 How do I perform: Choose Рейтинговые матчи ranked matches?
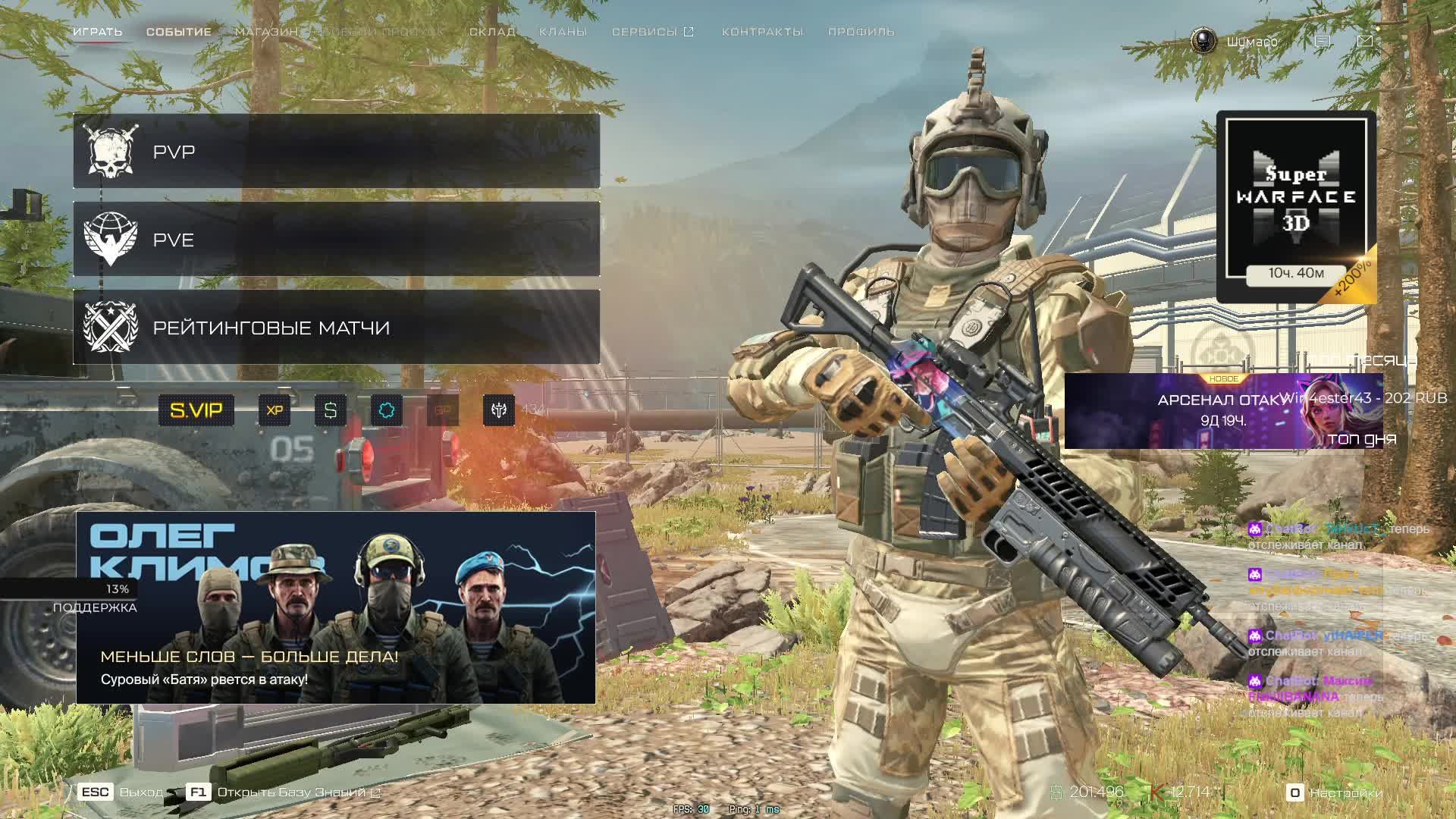click(x=336, y=328)
